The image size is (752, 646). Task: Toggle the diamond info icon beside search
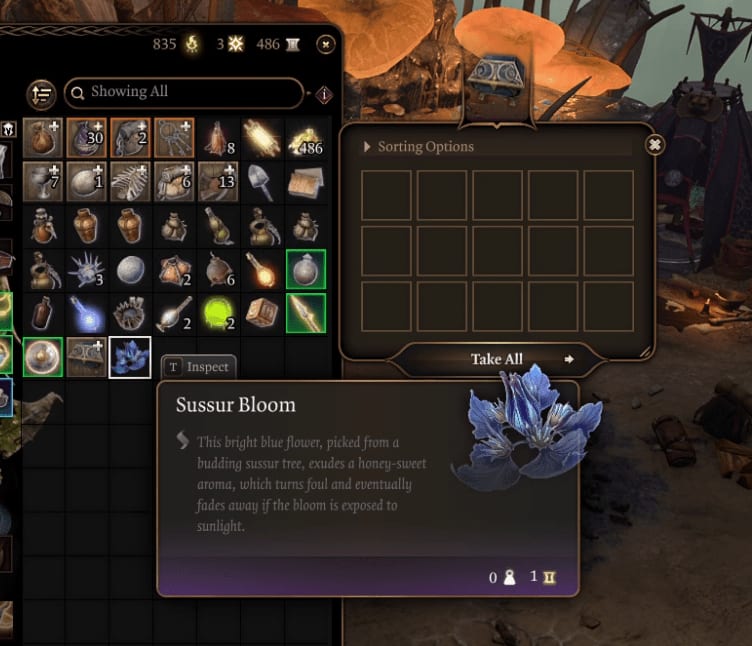(x=323, y=94)
